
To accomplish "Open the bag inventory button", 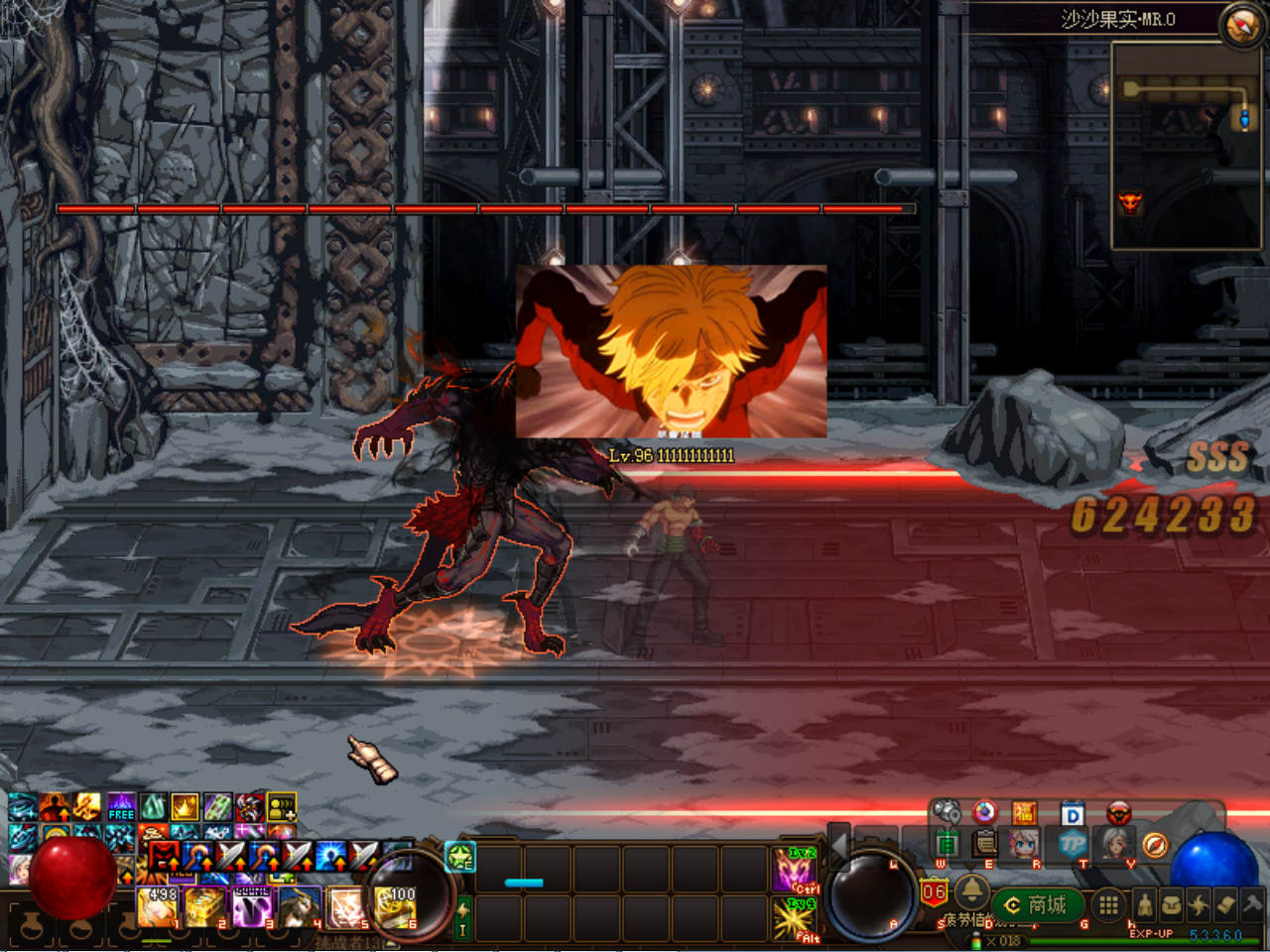I will [1172, 904].
